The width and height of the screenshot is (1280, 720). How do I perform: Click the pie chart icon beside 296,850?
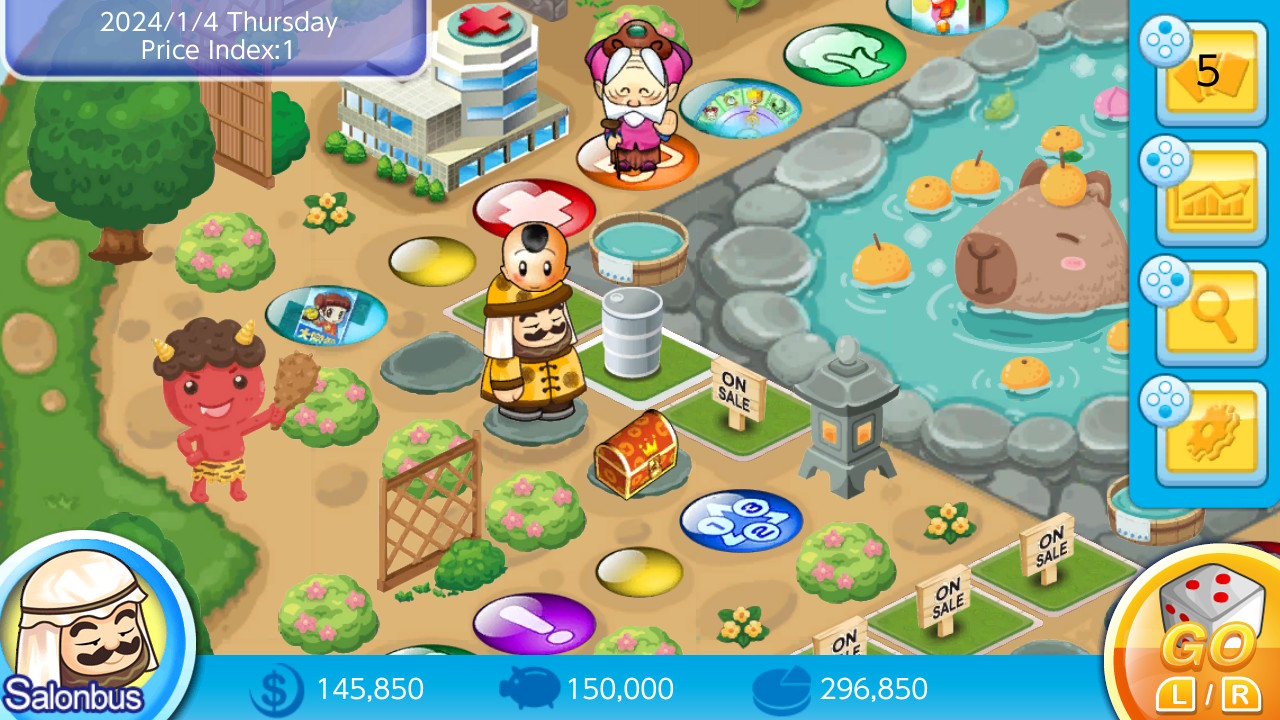(x=780, y=688)
